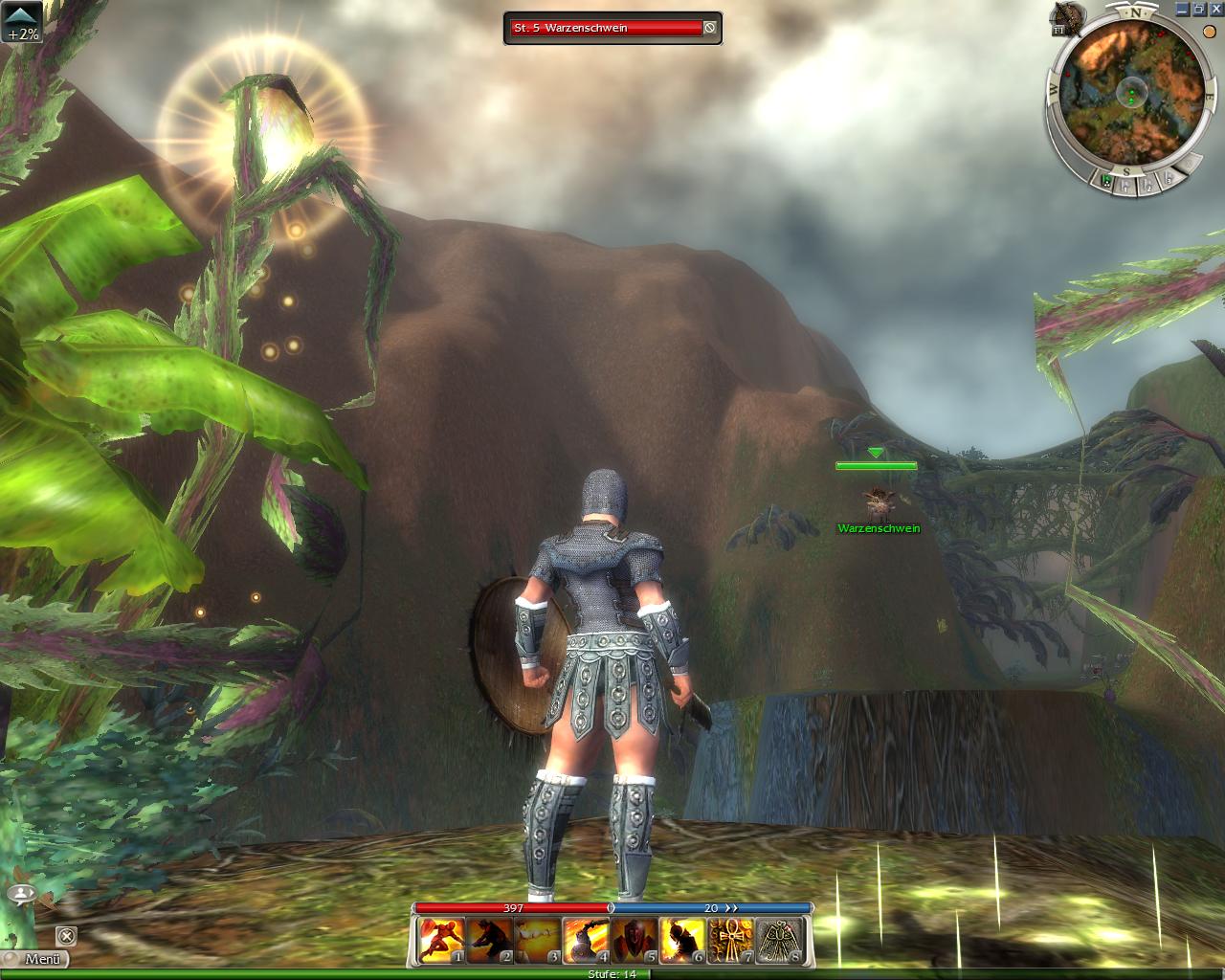Minimize the game window
This screenshot has height=980, width=1225.
1182,9
